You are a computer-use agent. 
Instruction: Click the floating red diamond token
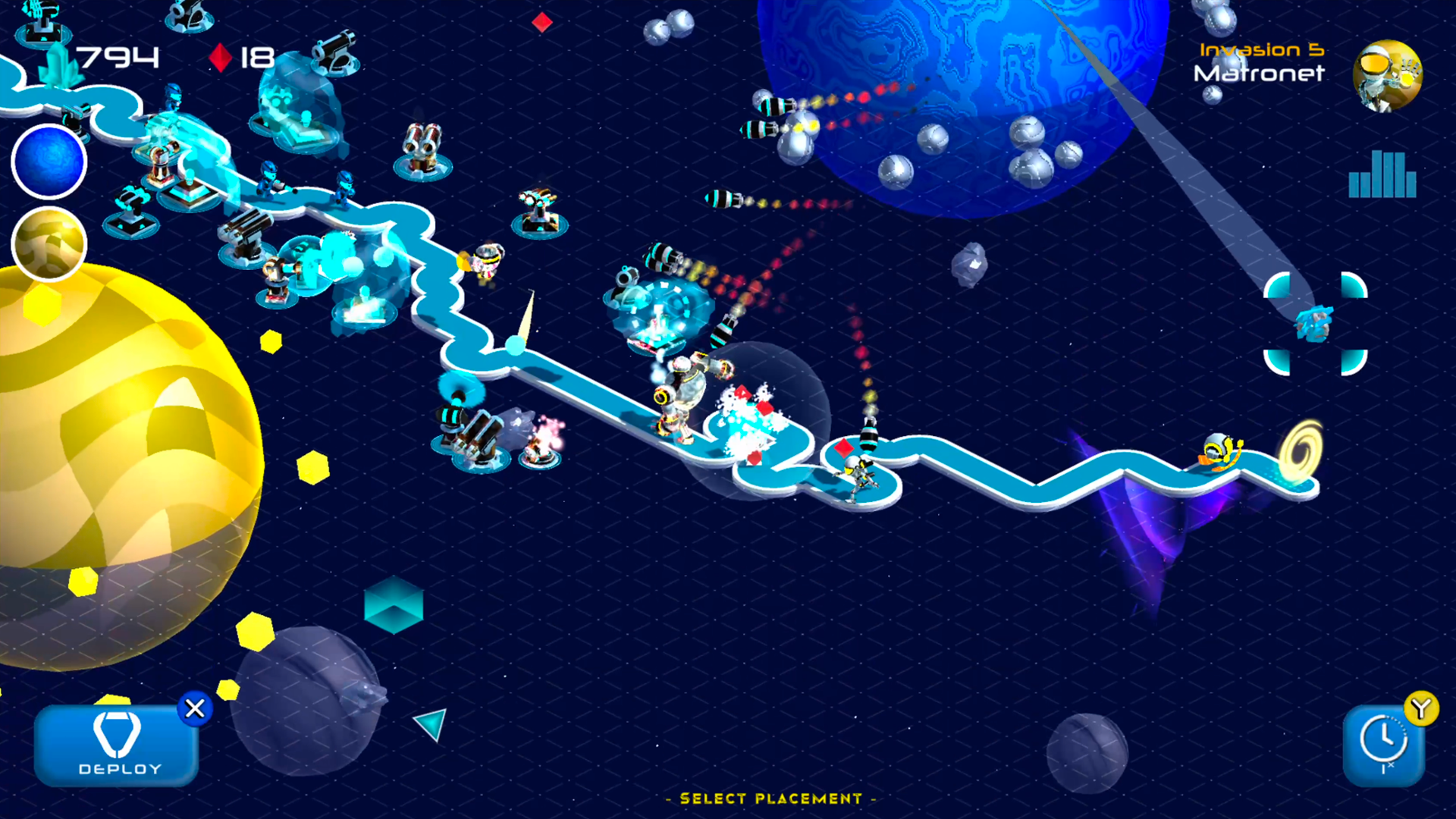pos(541,24)
